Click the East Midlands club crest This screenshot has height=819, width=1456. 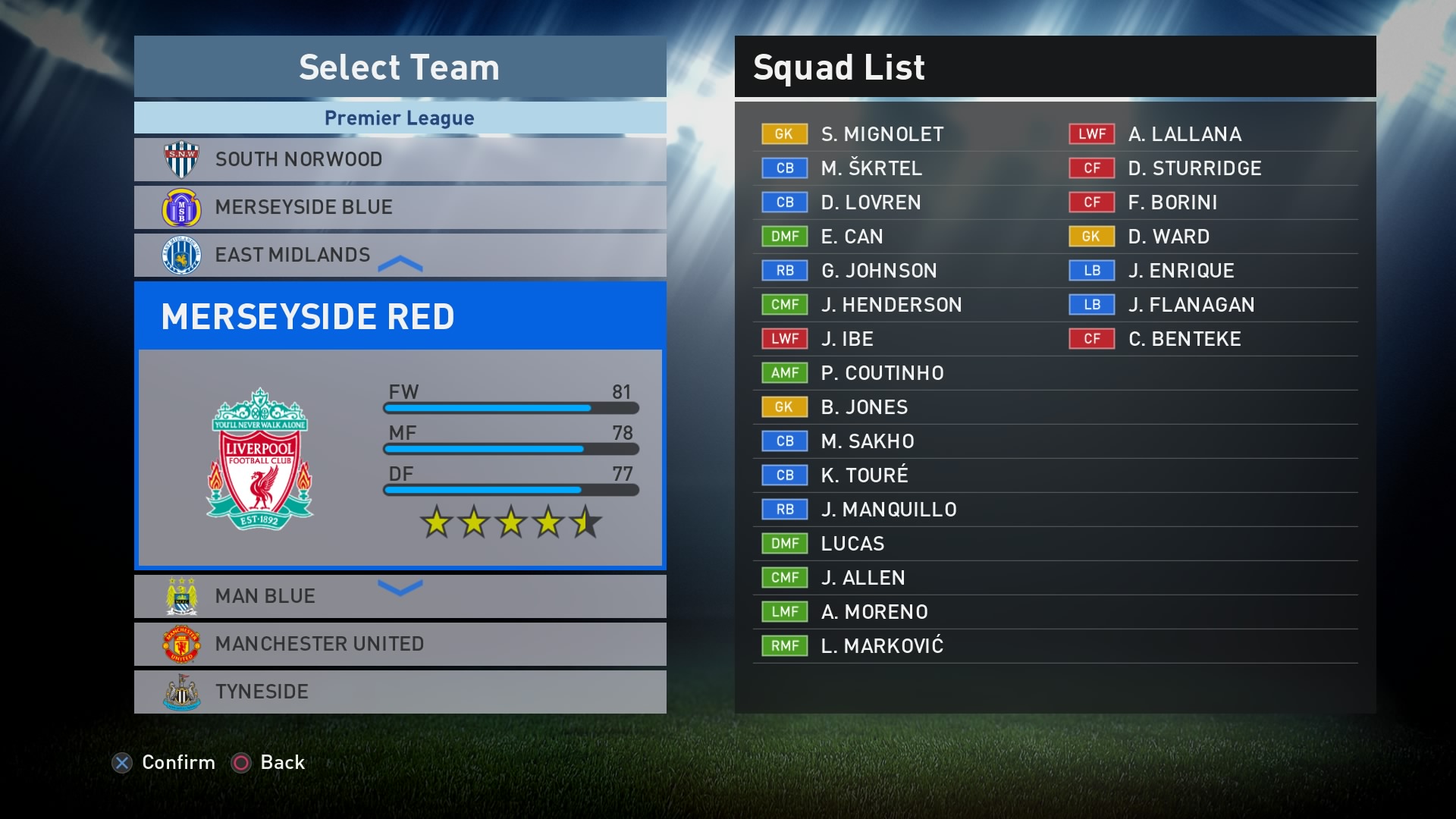(182, 256)
